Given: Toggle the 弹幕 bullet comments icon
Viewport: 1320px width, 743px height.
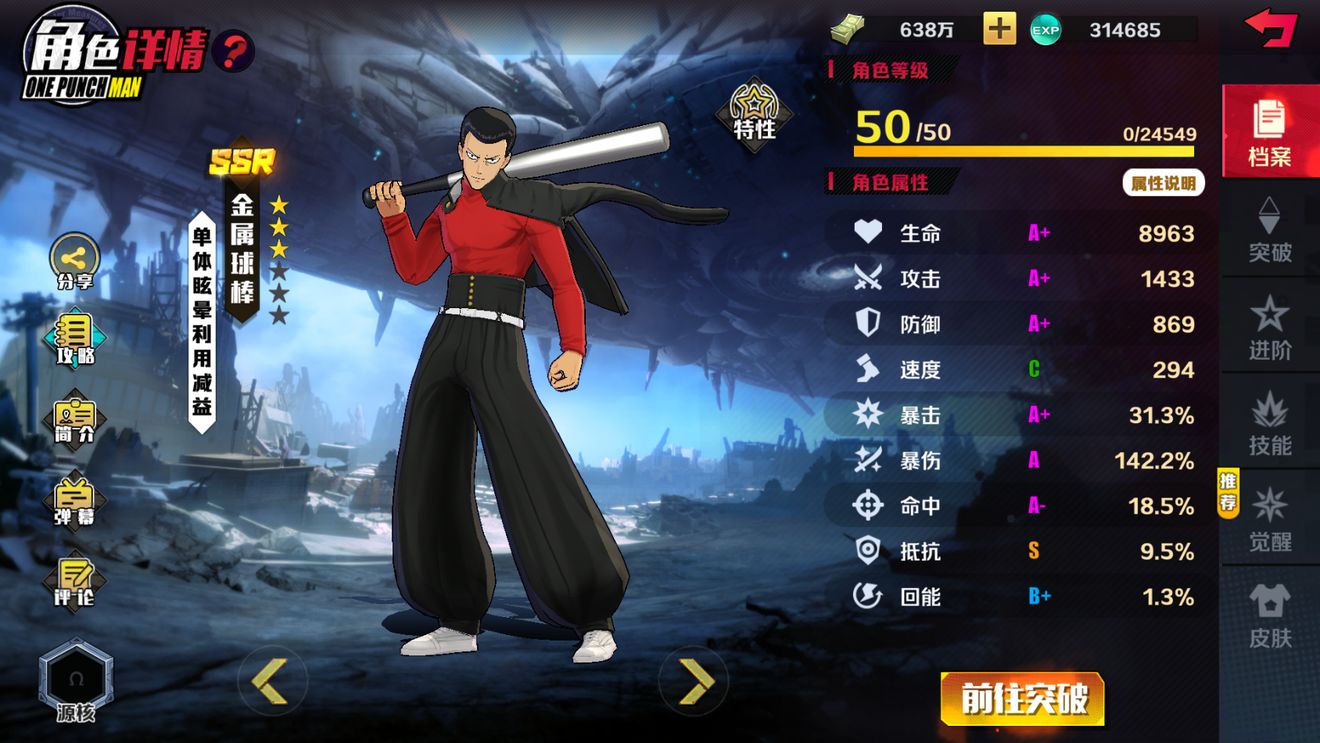Looking at the screenshot, I should click(x=75, y=501).
